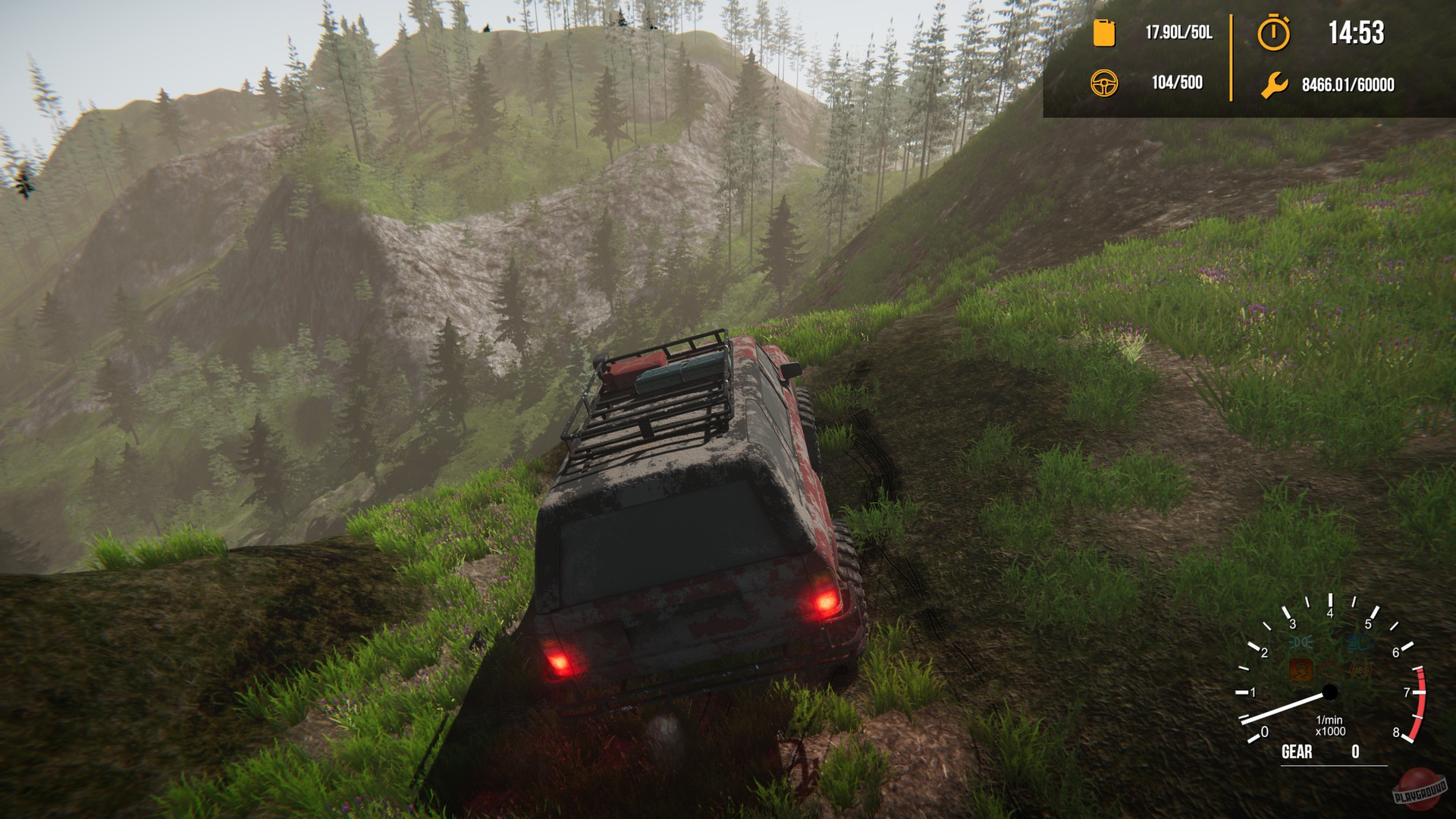
Task: Click the wrench repair icon
Action: tap(1274, 86)
